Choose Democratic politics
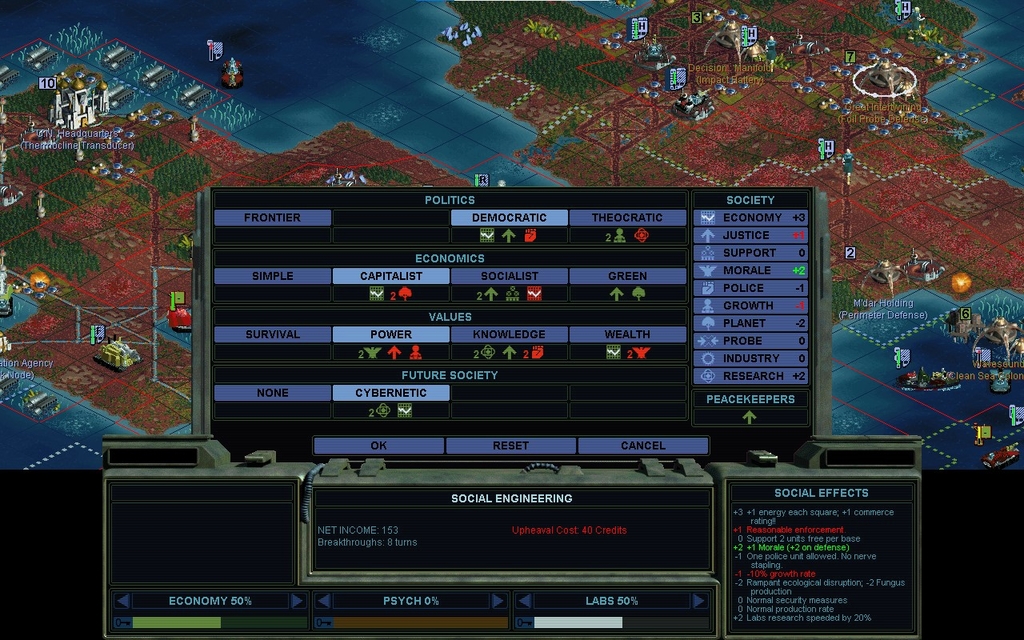Viewport: 1024px width, 640px height. (x=509, y=218)
